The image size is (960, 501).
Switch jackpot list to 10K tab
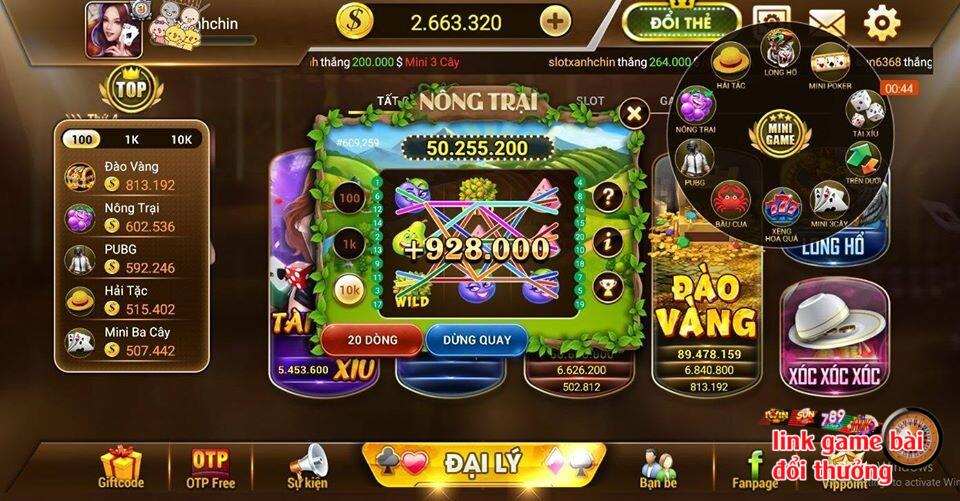[x=180, y=140]
